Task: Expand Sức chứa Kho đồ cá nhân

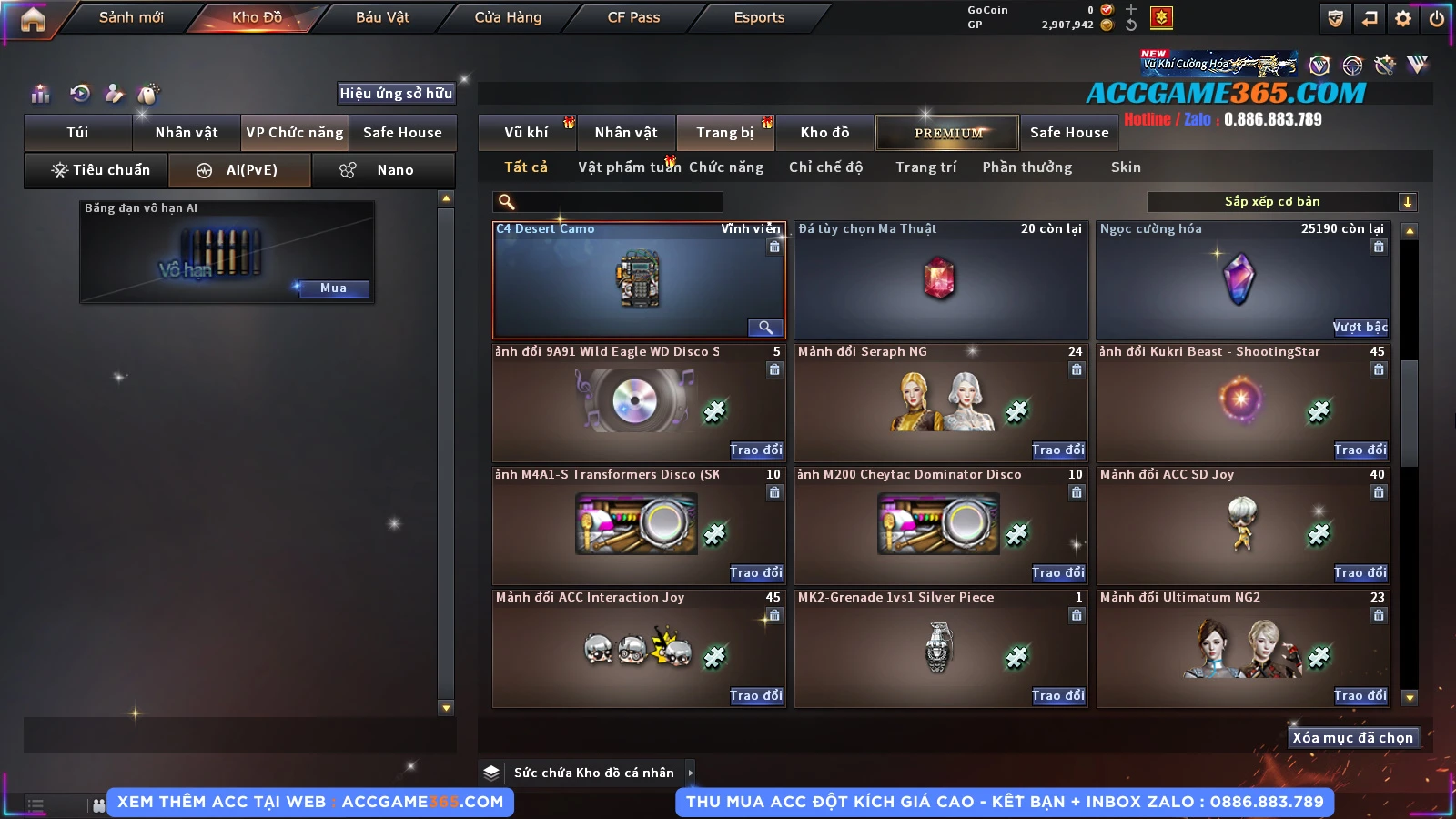Action: (595, 773)
